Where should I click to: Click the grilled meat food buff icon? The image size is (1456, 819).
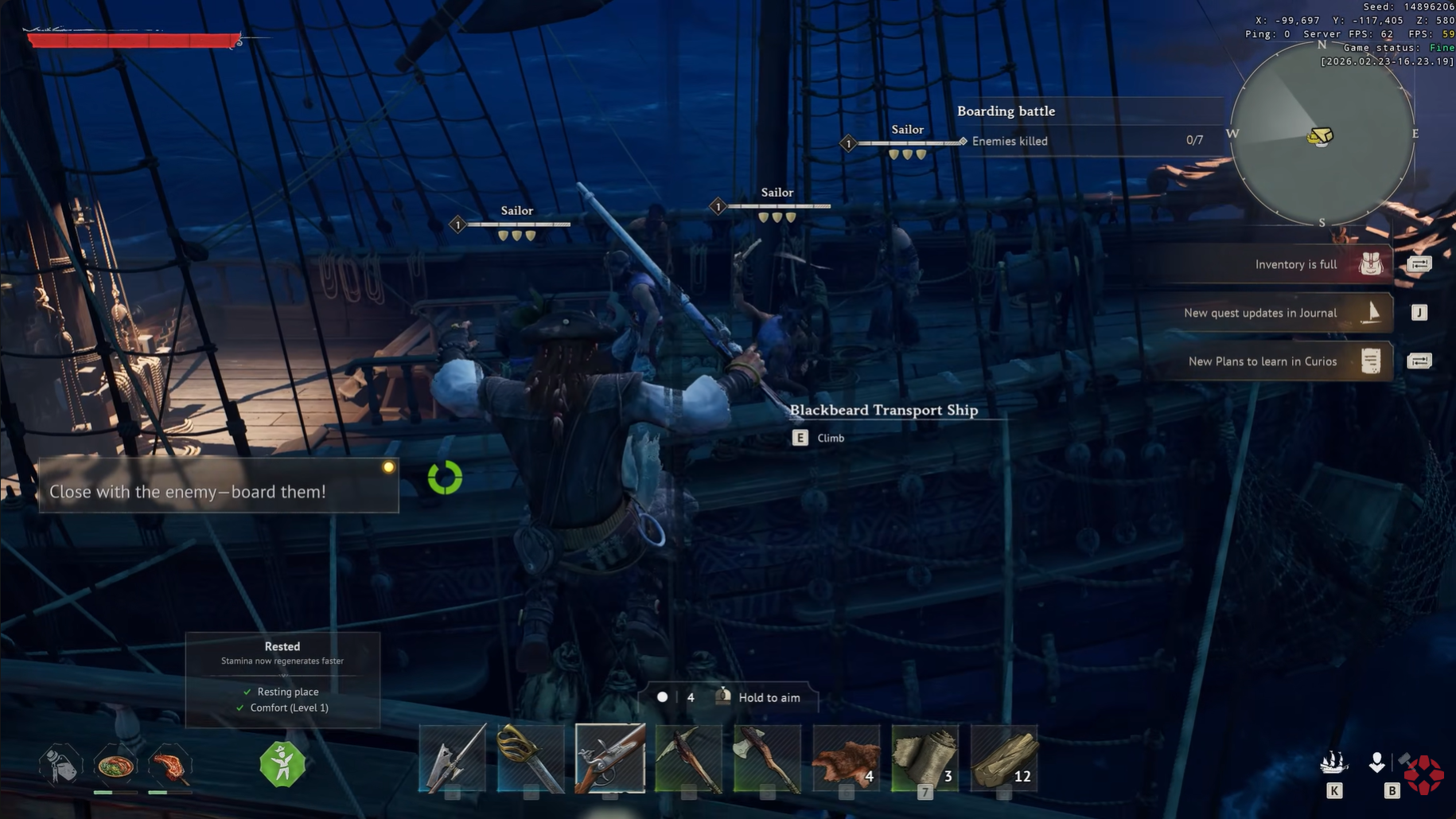pos(169,766)
